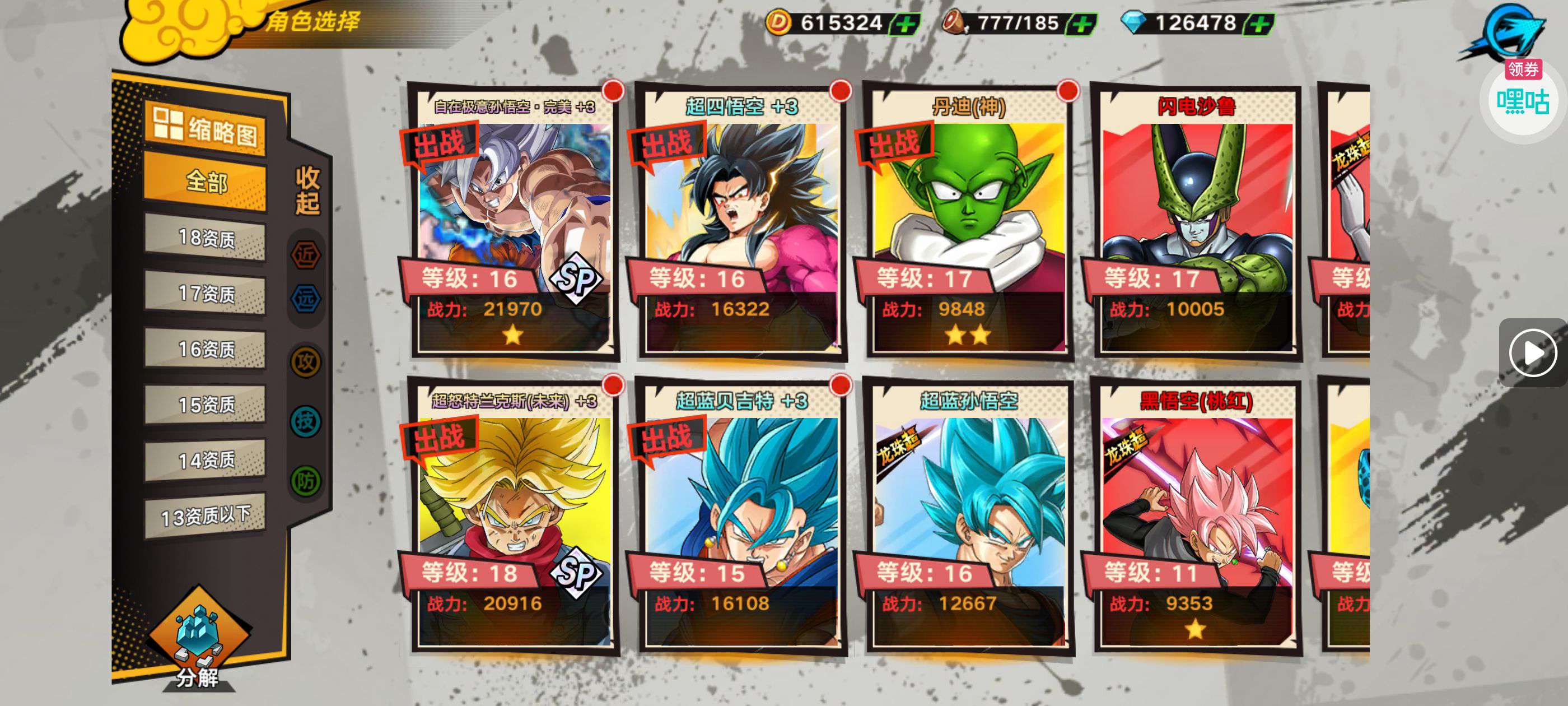This screenshot has width=1568, height=706.
Task: Filter by 远 ranged type icon
Action: (x=306, y=299)
